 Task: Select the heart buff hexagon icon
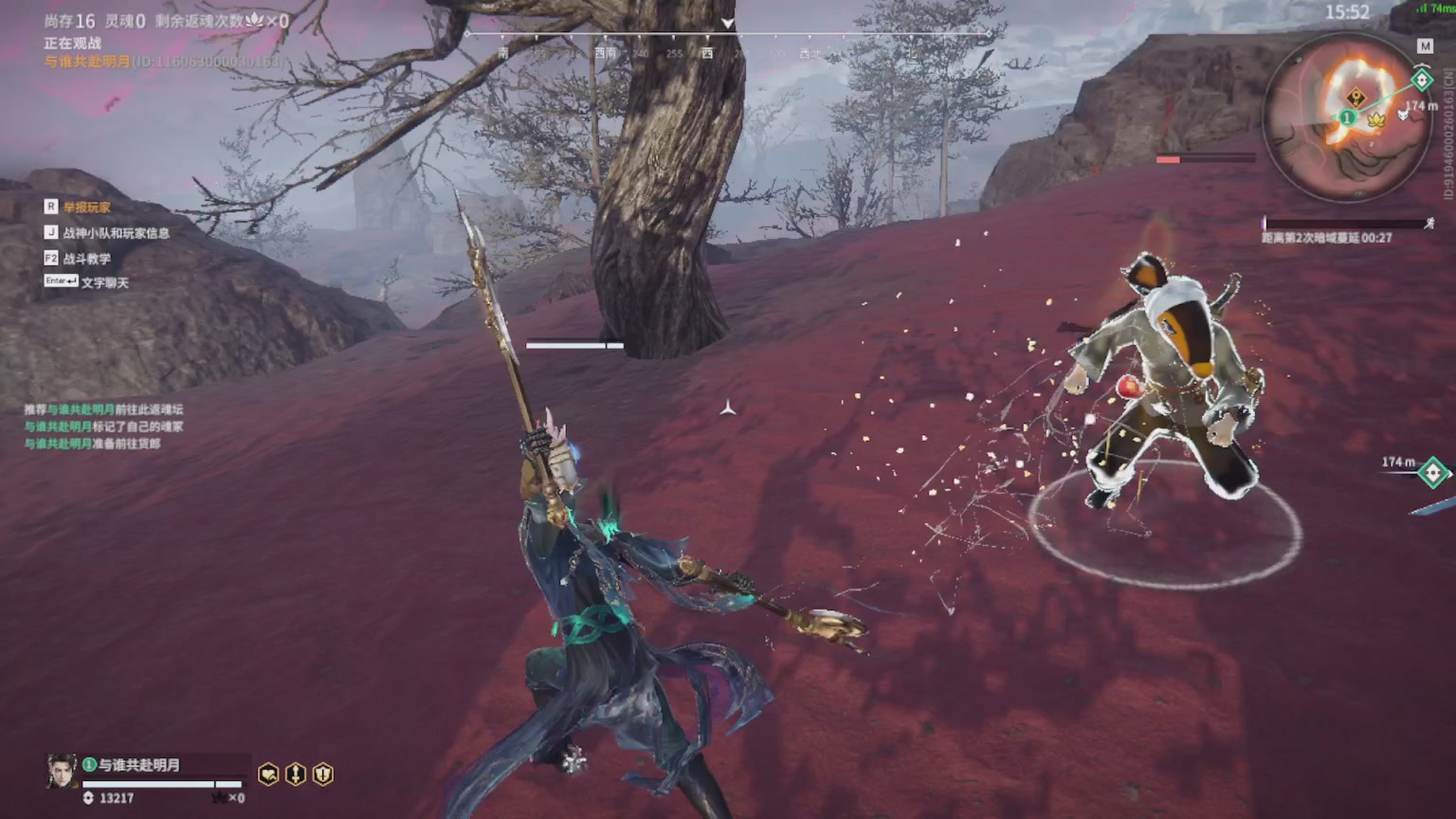(x=268, y=774)
